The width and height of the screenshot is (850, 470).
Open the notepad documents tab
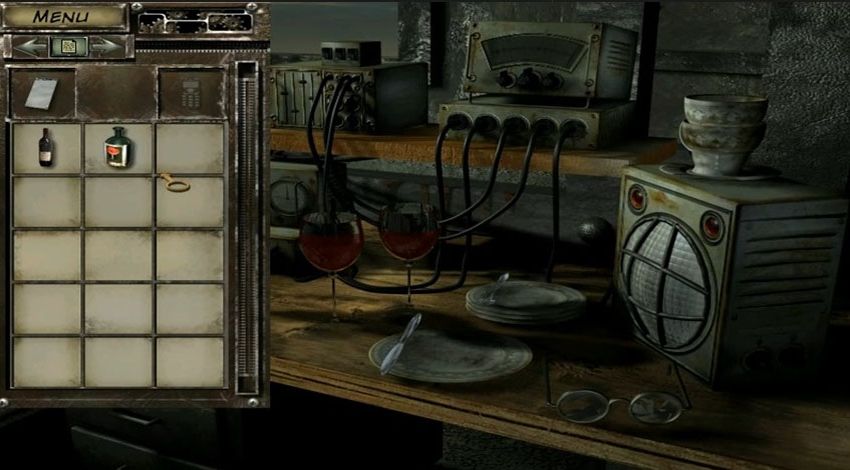[x=42, y=93]
